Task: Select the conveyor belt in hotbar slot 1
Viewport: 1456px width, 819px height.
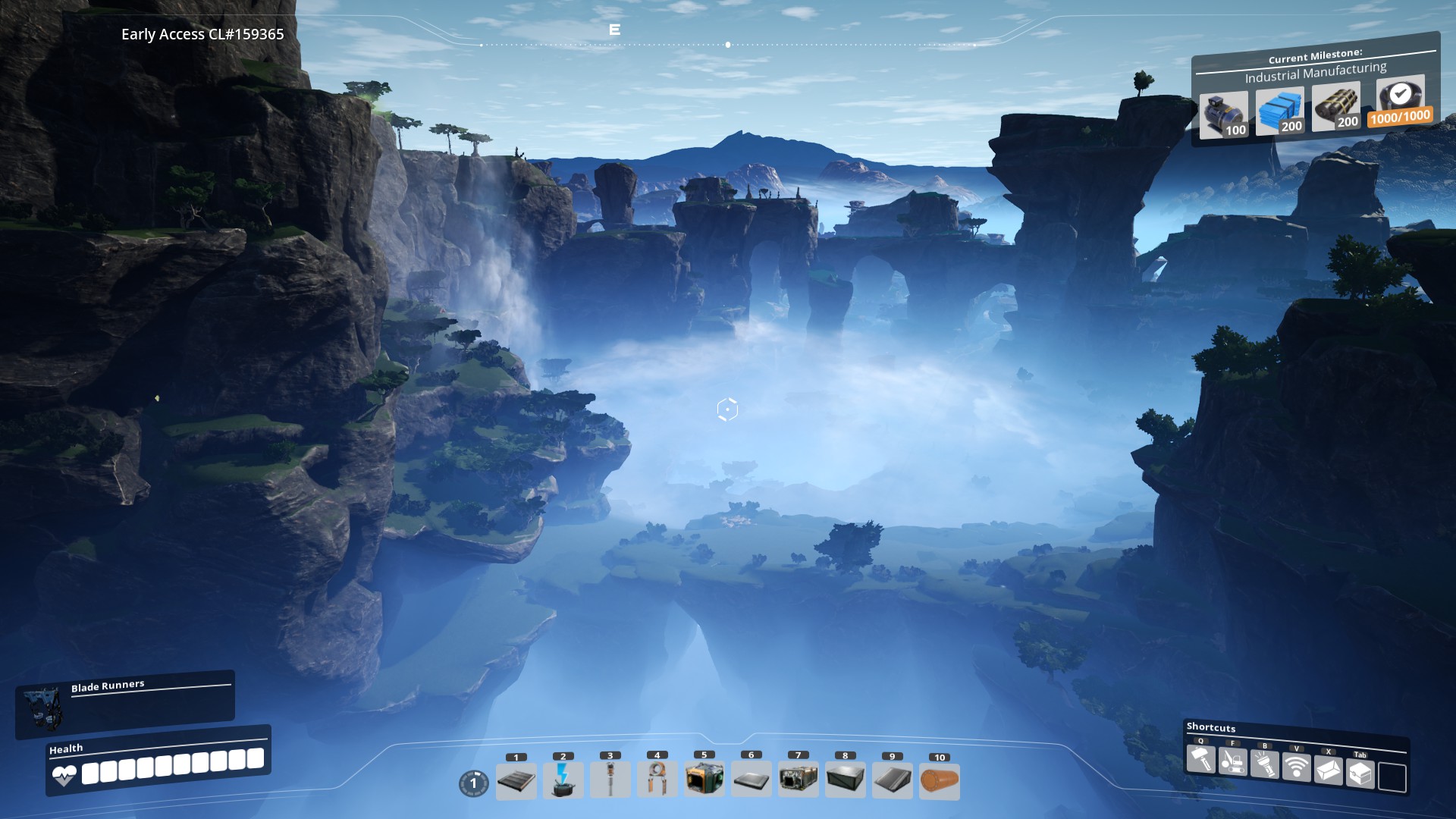Action: [516, 781]
